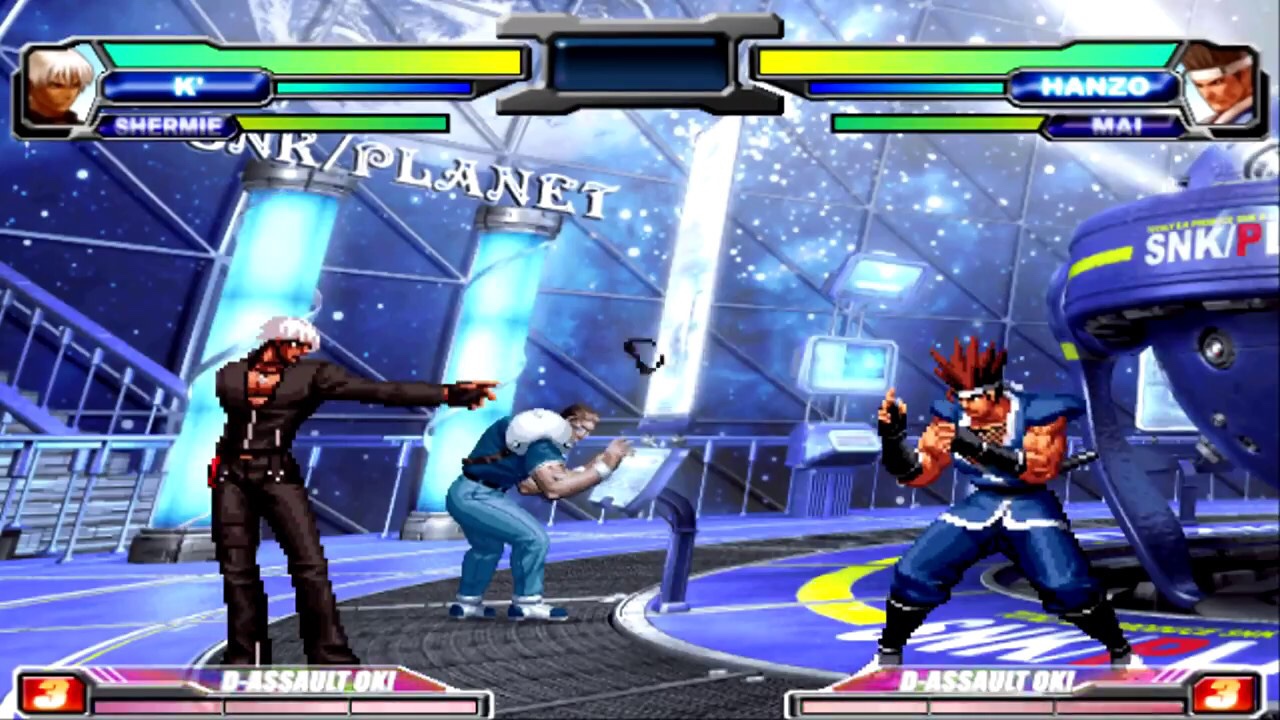1280x720 pixels.
Task: Click the K' name plate
Action: tap(186, 87)
